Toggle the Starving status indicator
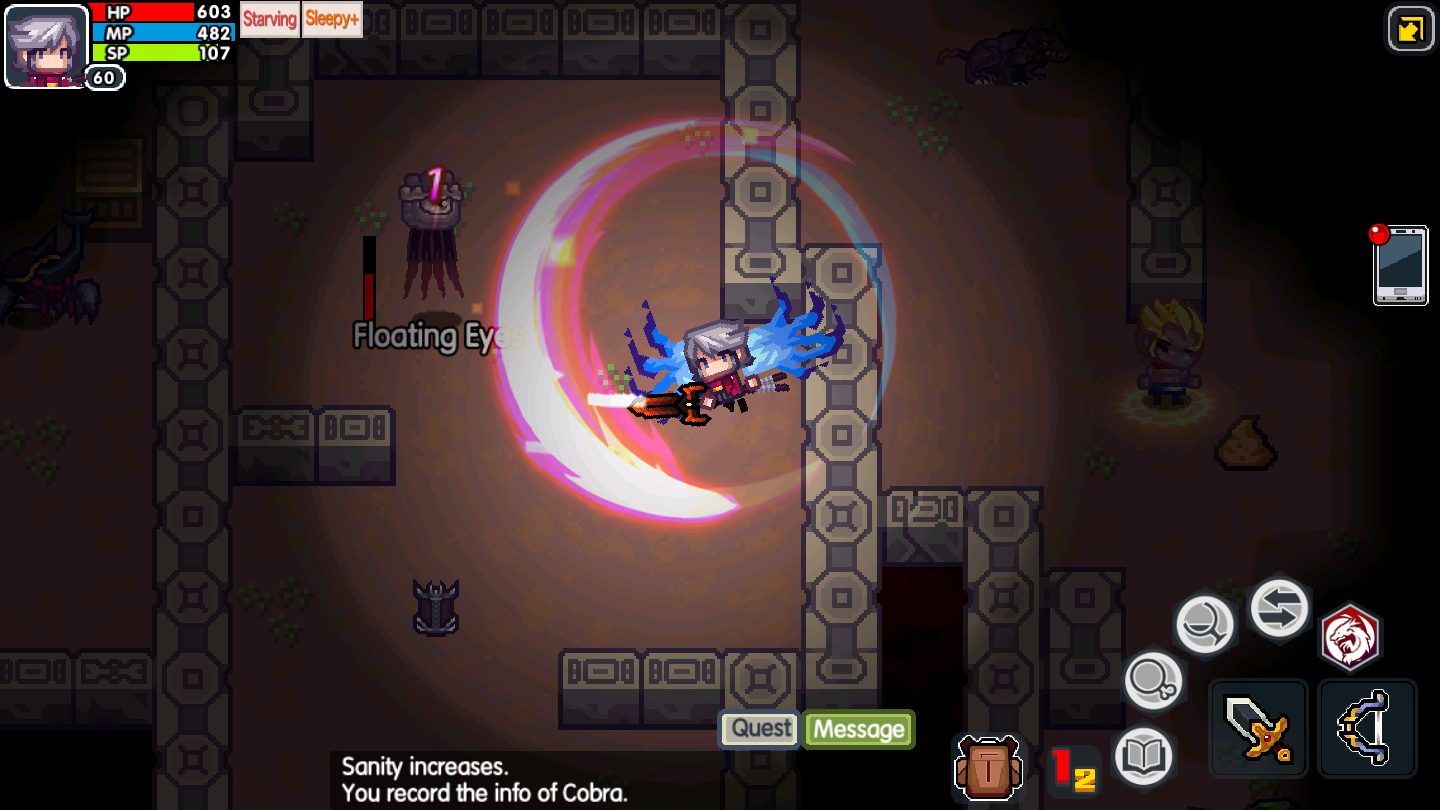This screenshot has width=1440, height=810. (269, 20)
